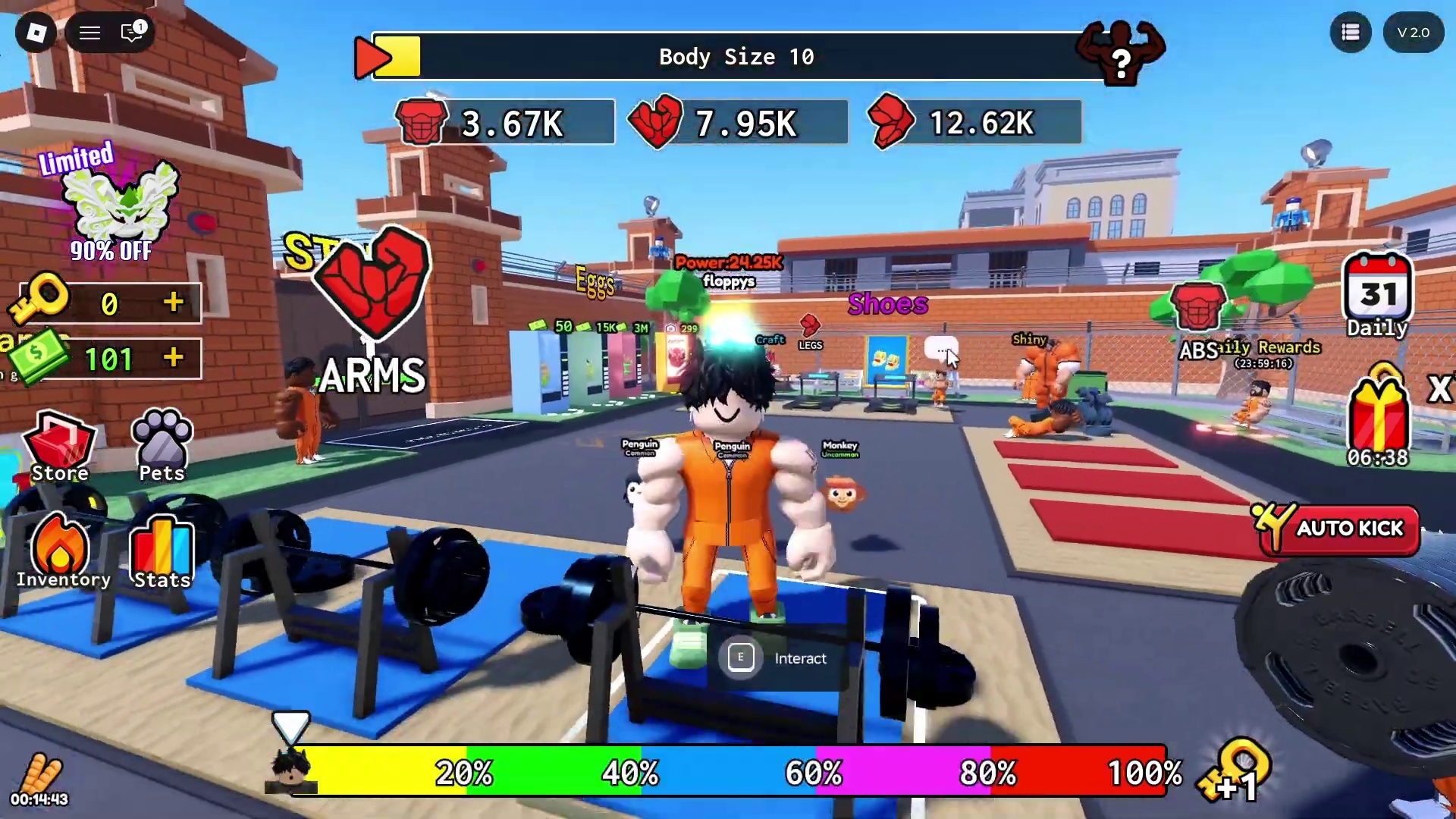Open the Pets menu
The width and height of the screenshot is (1456, 819).
pos(162,447)
